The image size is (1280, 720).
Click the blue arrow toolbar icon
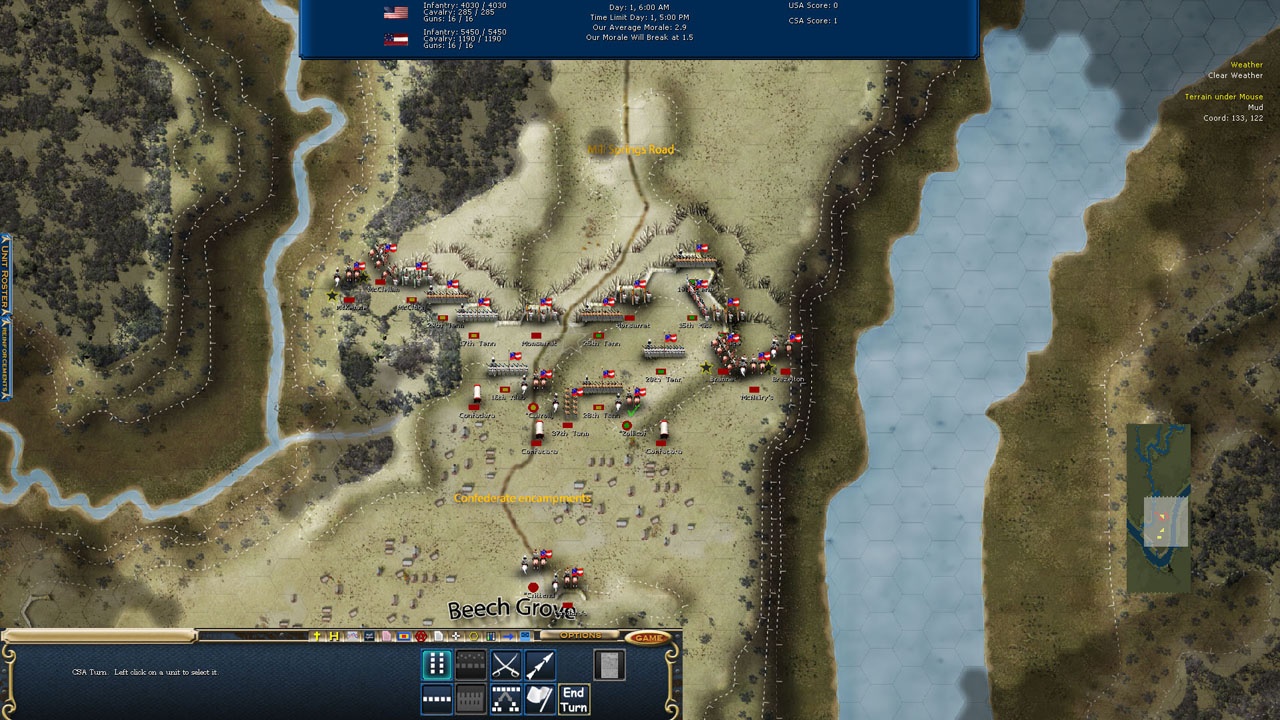(x=507, y=636)
